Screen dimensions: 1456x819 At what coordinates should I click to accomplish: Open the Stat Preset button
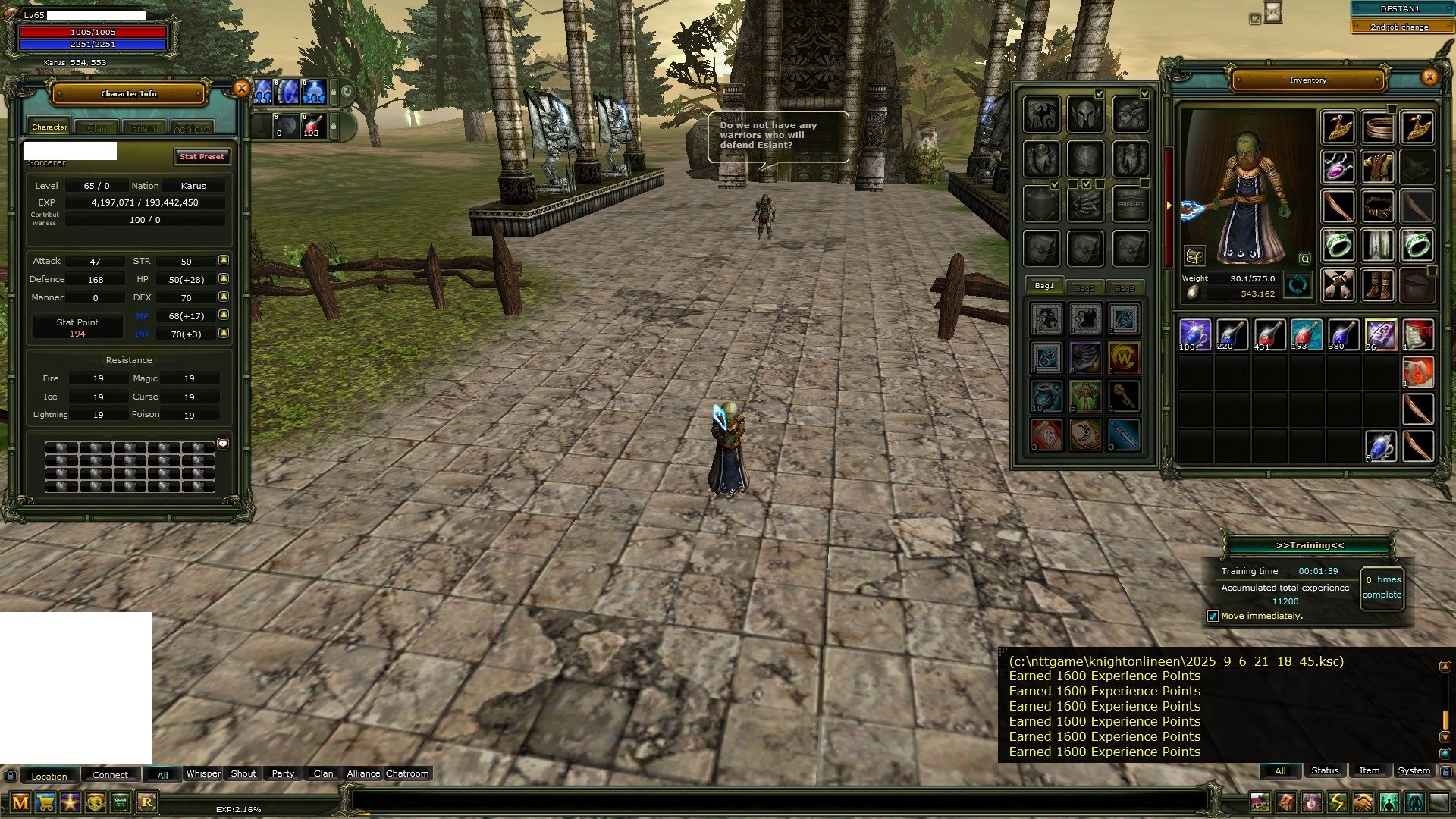tap(202, 156)
